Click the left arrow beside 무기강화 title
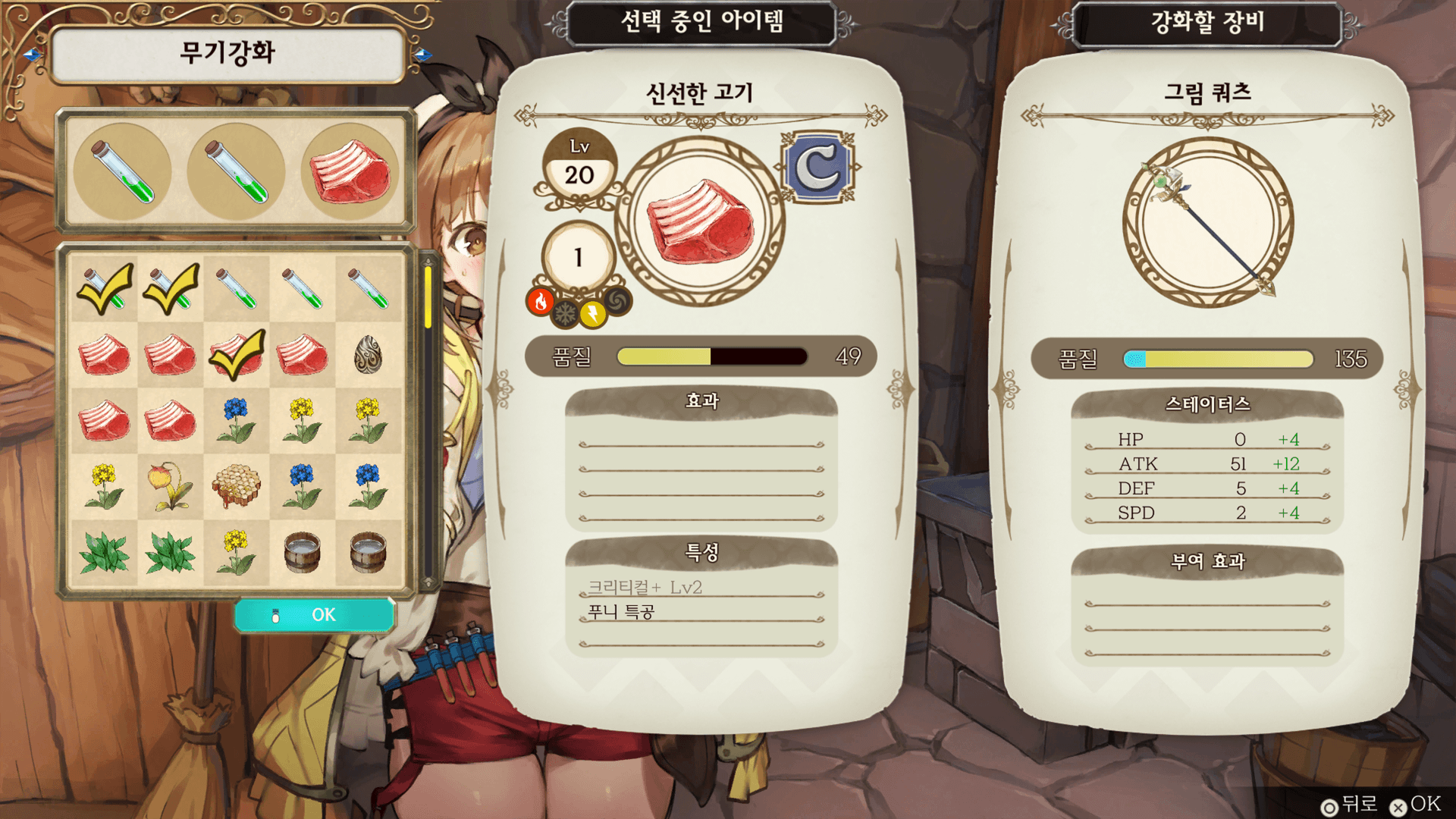This screenshot has width=1456, height=819. coord(33,55)
